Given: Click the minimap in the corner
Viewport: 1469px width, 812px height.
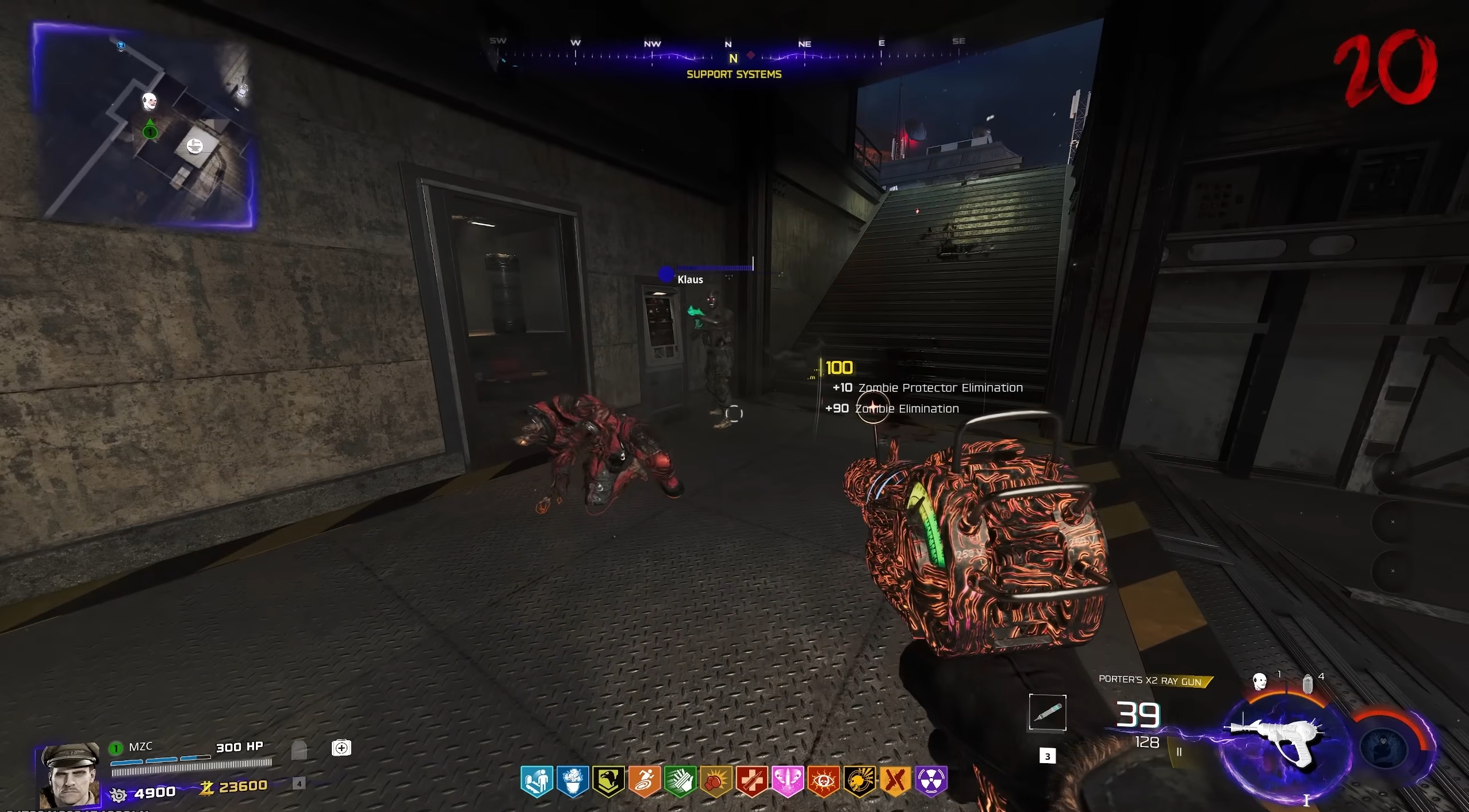Looking at the screenshot, I should tap(144, 125).
